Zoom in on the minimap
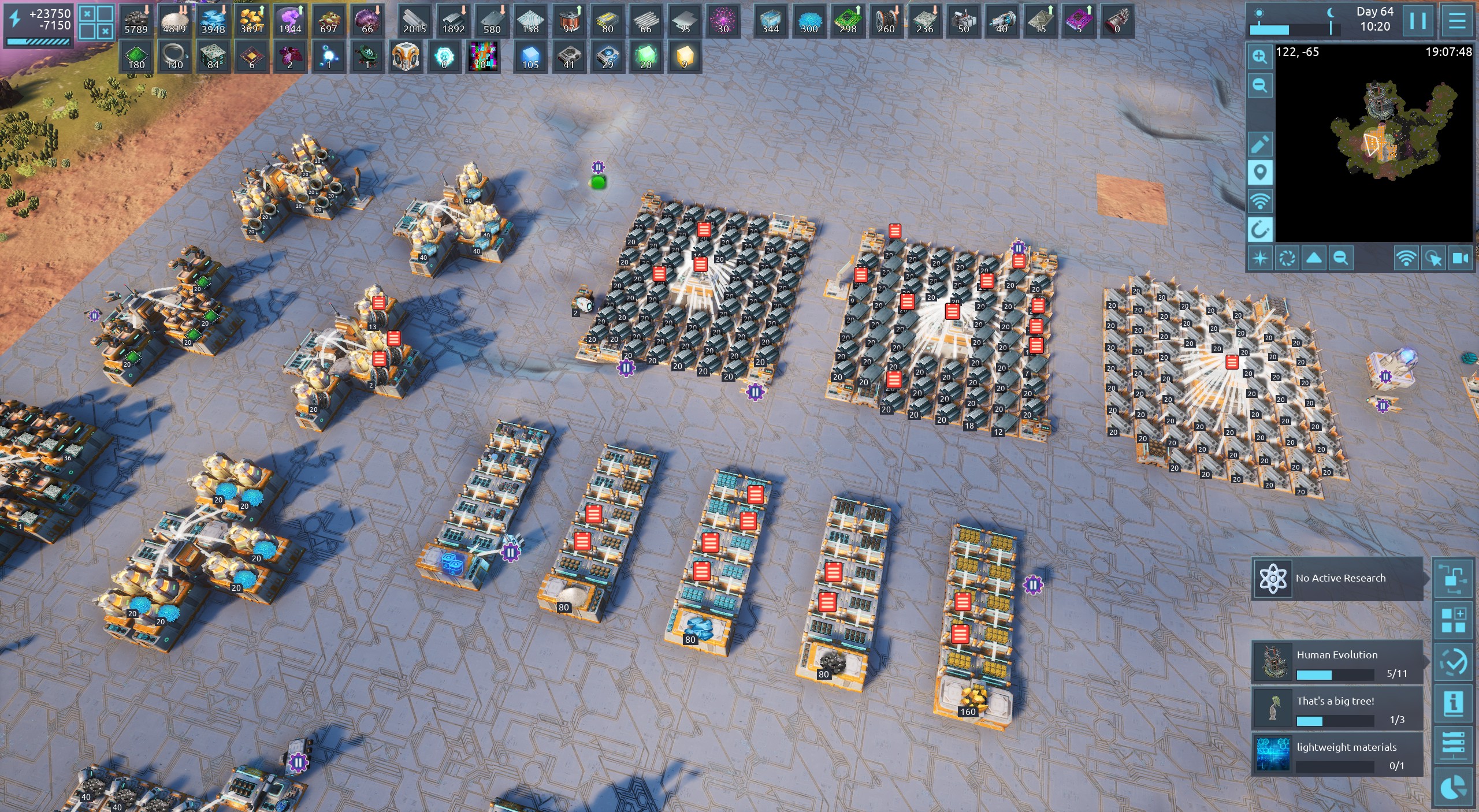This screenshot has height=812, width=1479. click(1259, 57)
